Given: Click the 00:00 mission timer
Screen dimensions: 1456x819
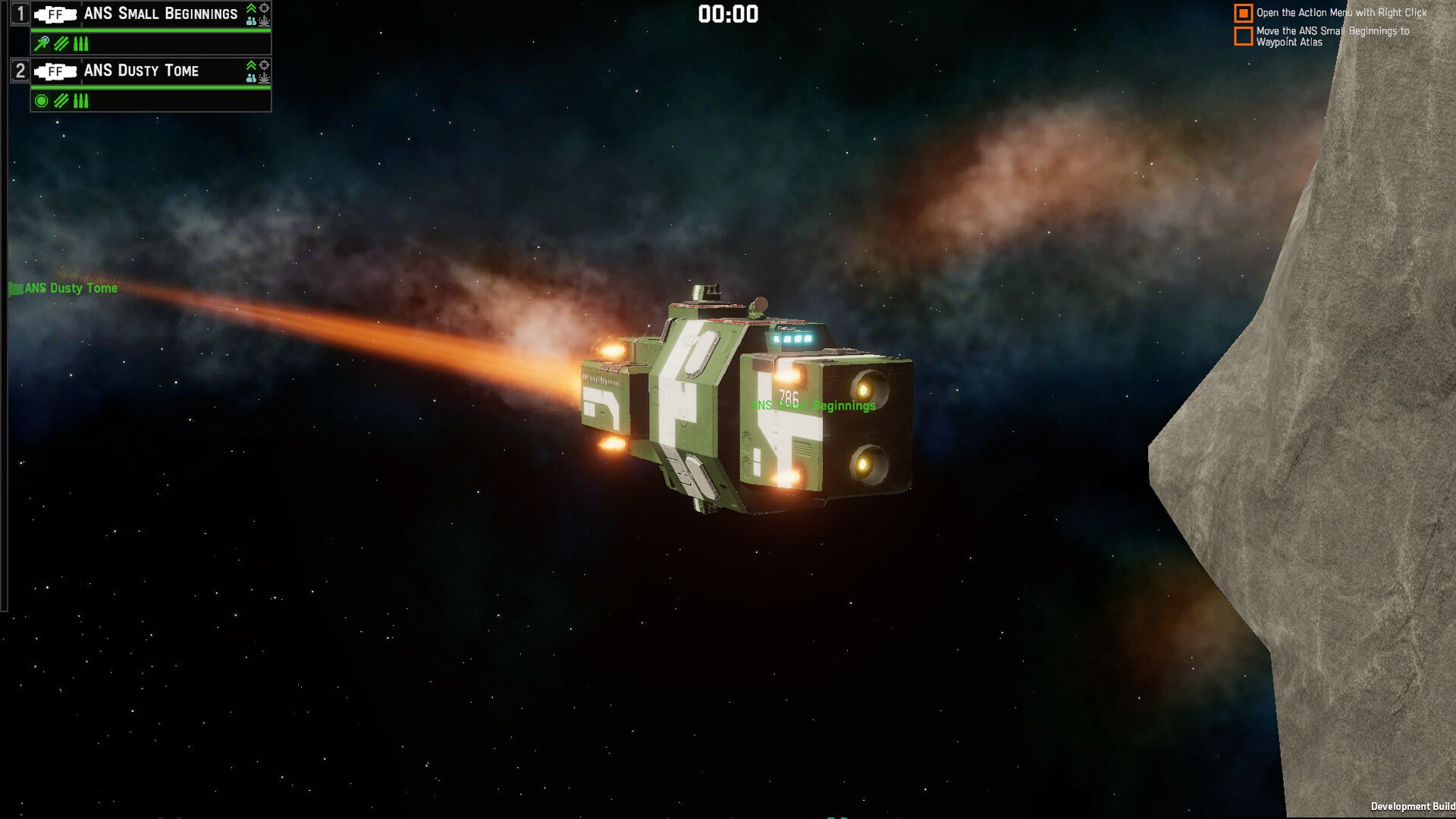Looking at the screenshot, I should pyautogui.click(x=727, y=13).
